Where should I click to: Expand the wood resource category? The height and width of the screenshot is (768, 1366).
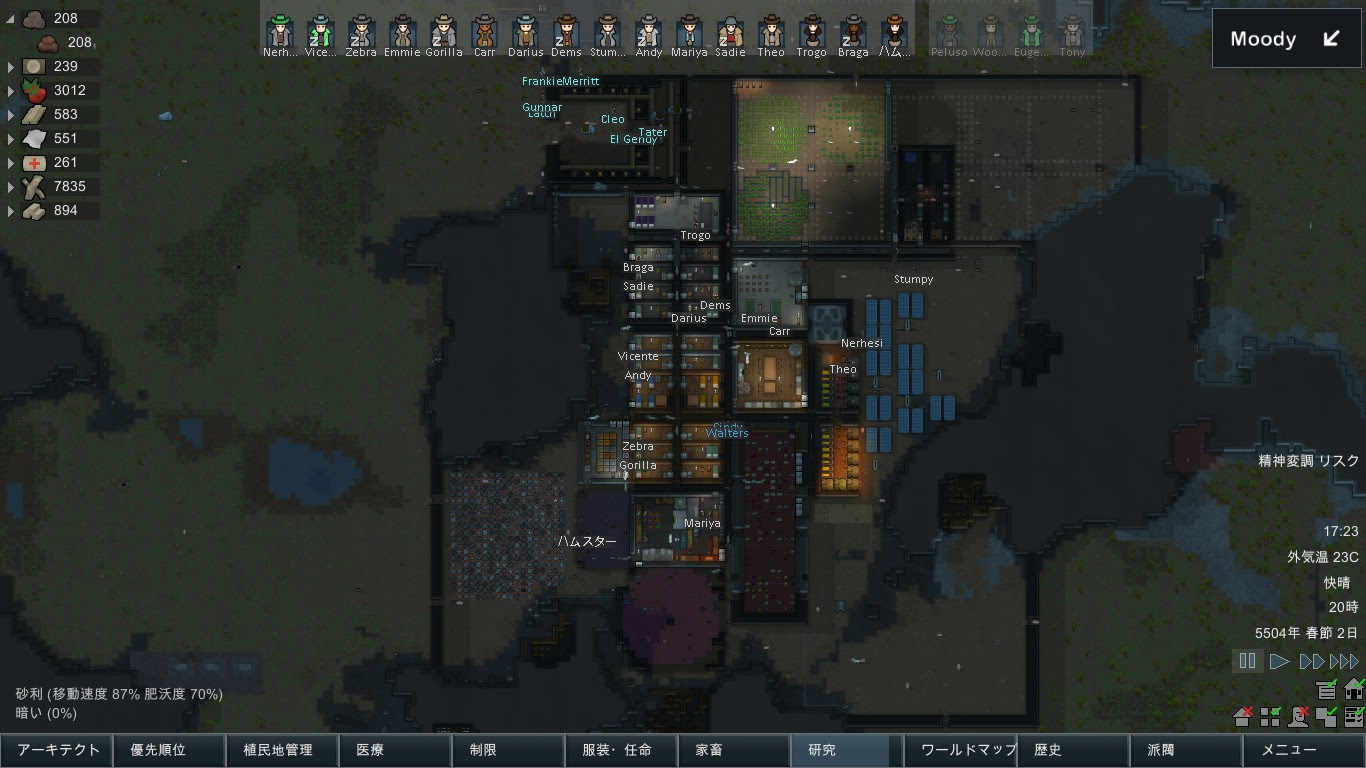pos(10,186)
